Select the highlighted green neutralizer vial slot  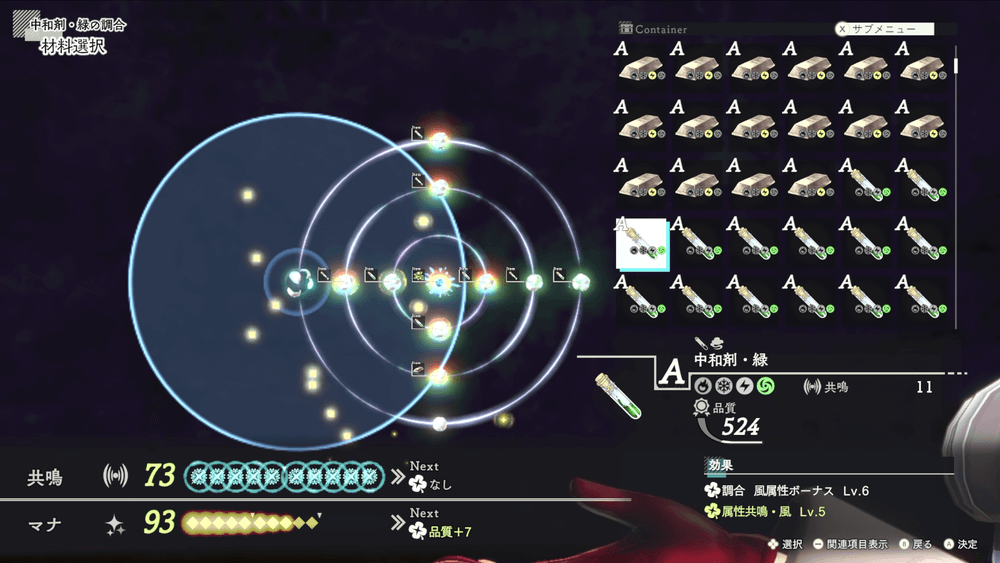click(642, 244)
